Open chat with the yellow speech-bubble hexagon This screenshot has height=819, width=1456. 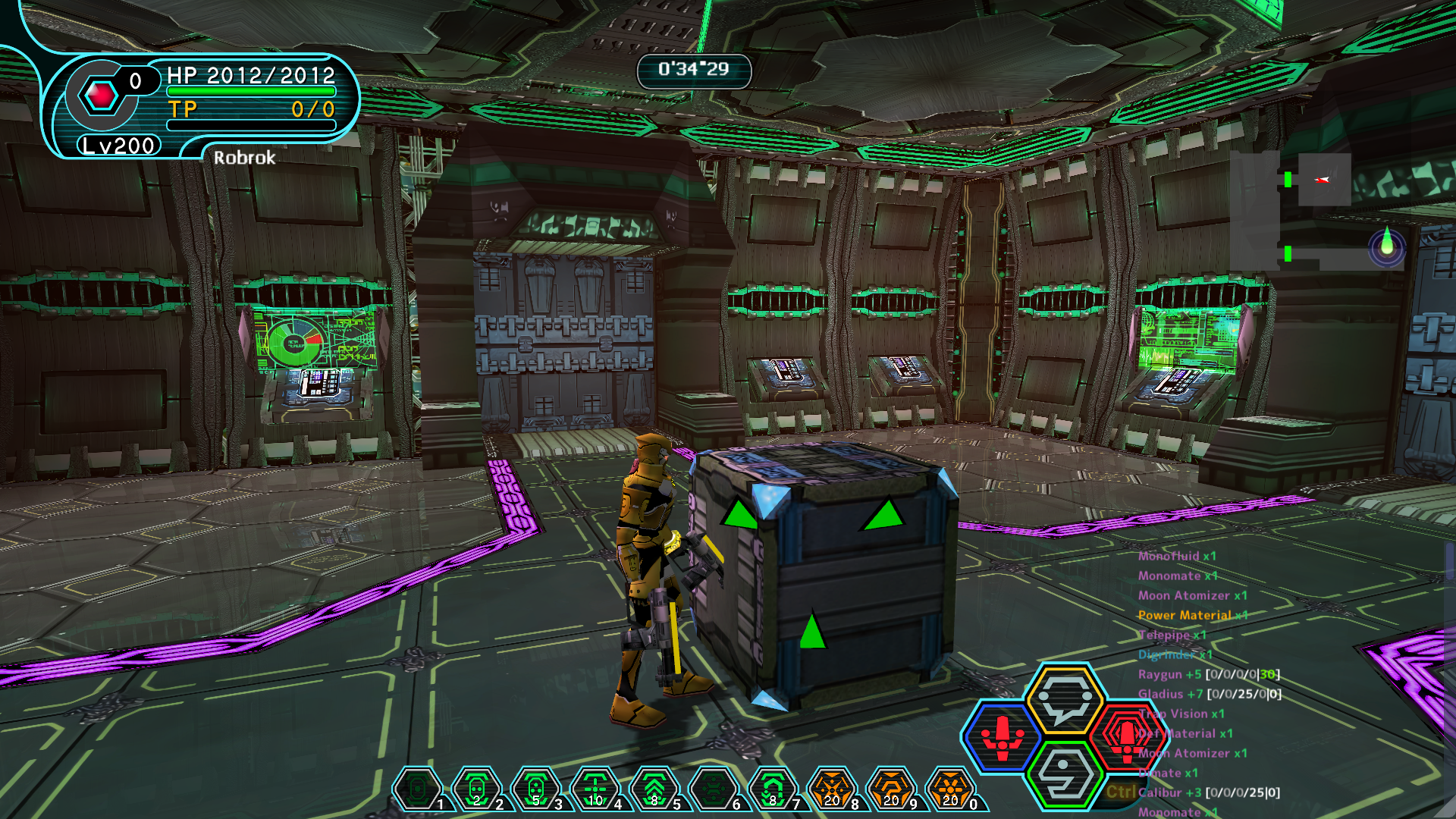1065,699
